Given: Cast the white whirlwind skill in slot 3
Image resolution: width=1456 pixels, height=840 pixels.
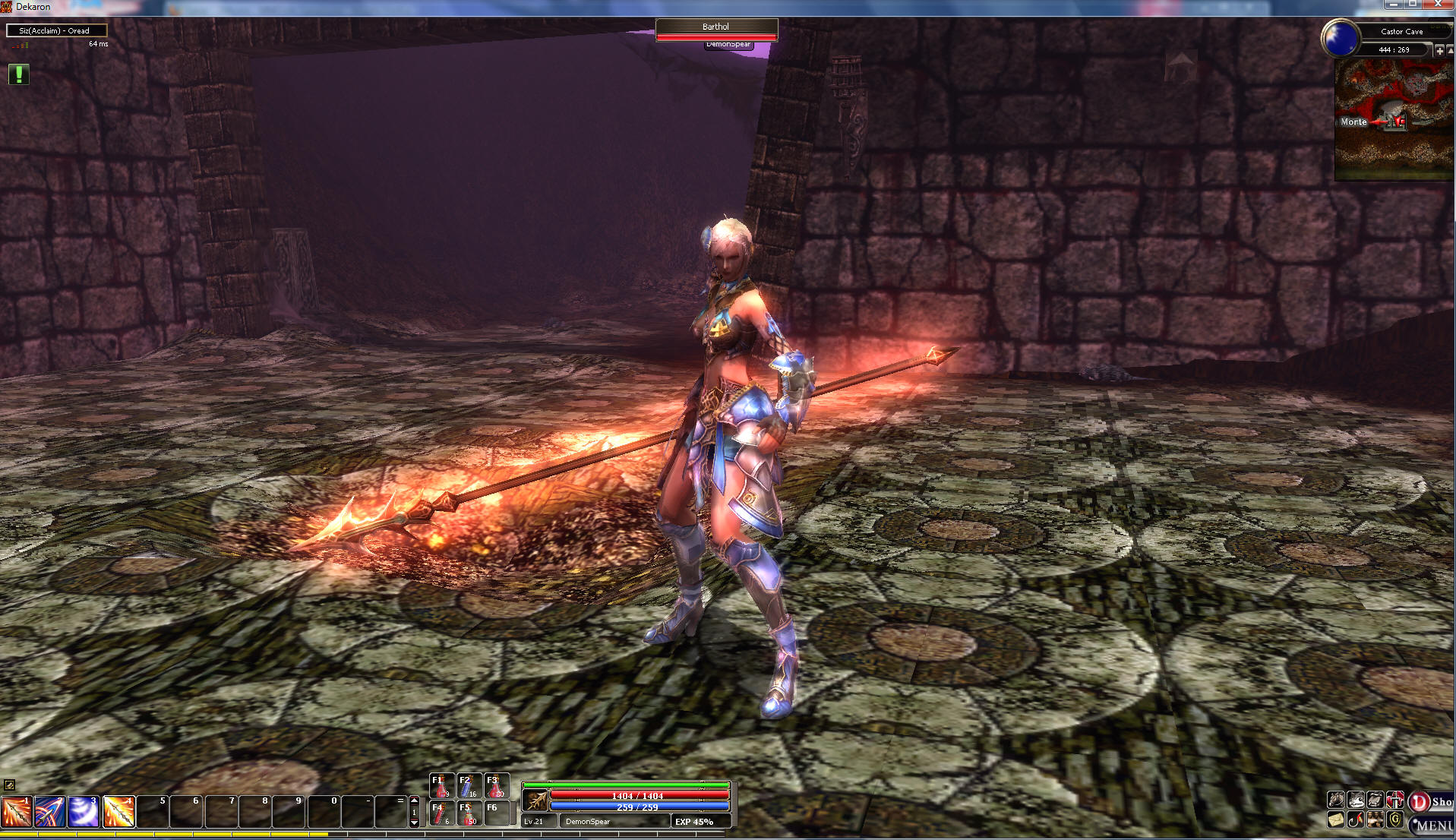Looking at the screenshot, I should click(84, 811).
